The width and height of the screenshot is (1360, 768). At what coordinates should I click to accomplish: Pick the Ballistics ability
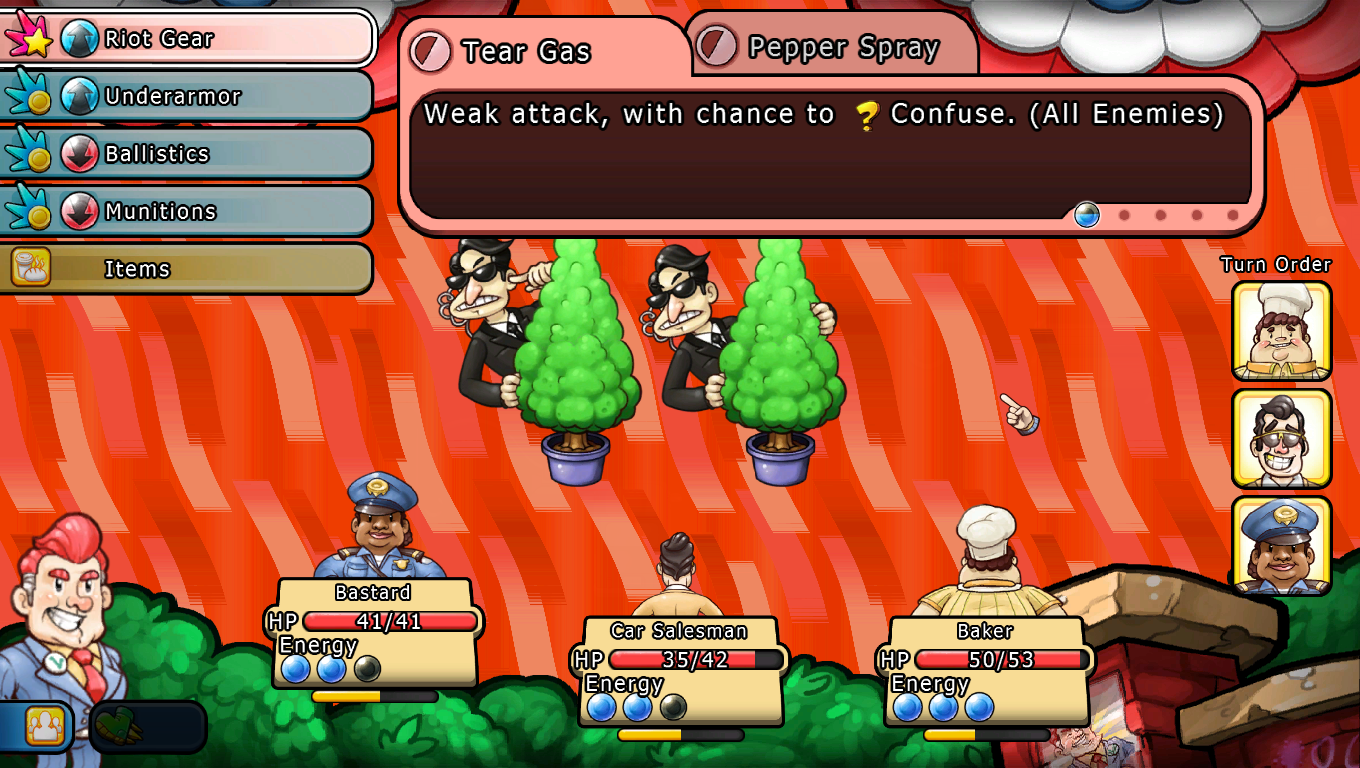190,154
